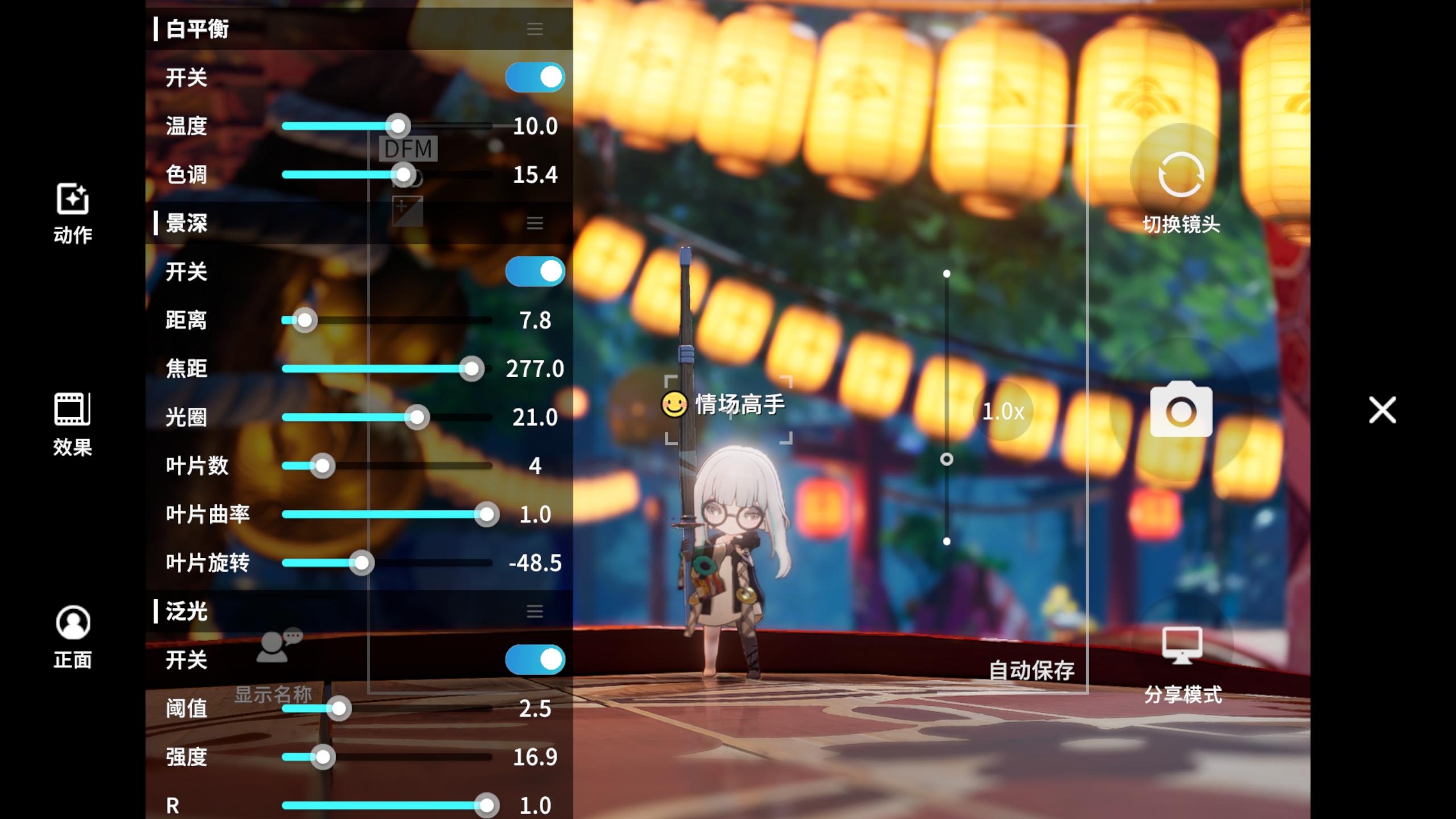Select the 白平衡 section header
The height and width of the screenshot is (819, 1456).
(x=196, y=28)
